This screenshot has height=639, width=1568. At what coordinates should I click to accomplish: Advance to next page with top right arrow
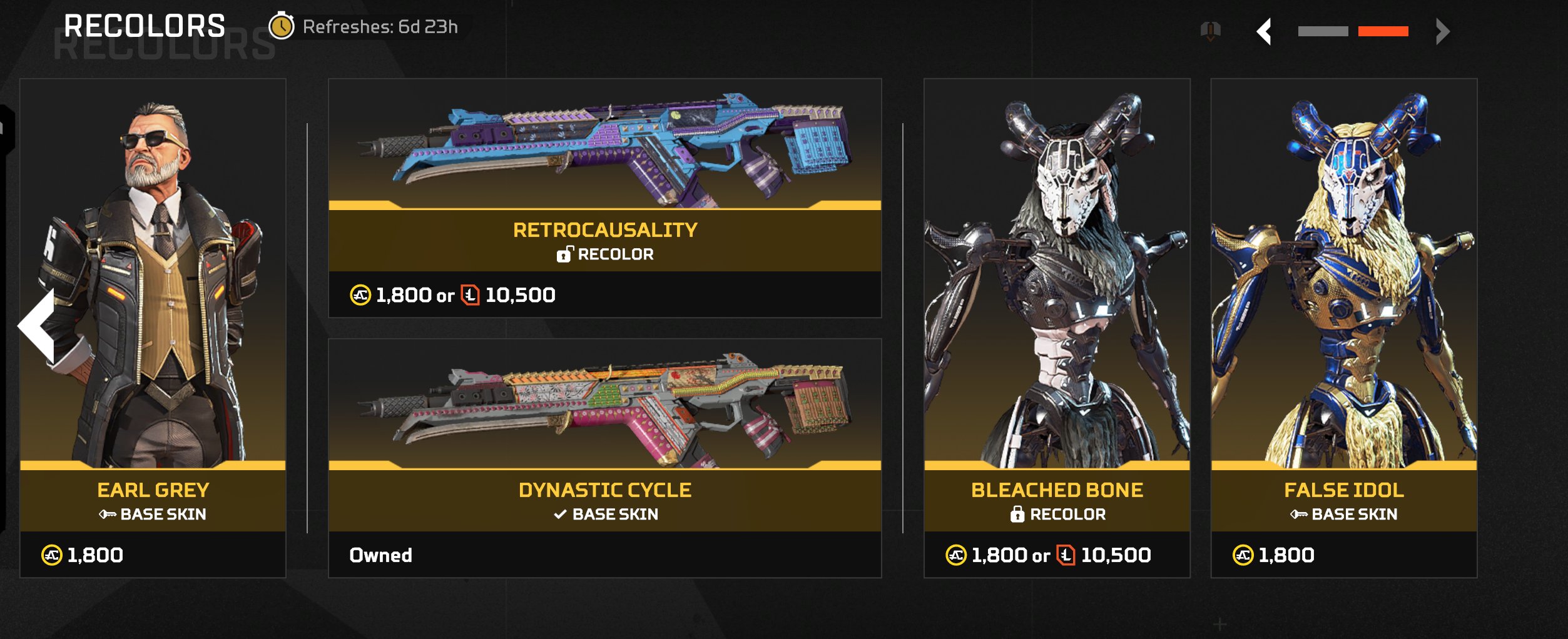pos(1442,31)
